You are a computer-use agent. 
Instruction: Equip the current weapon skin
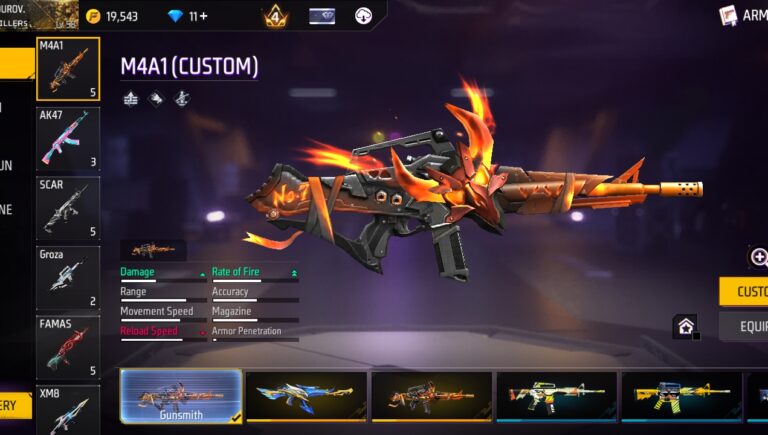[744, 326]
